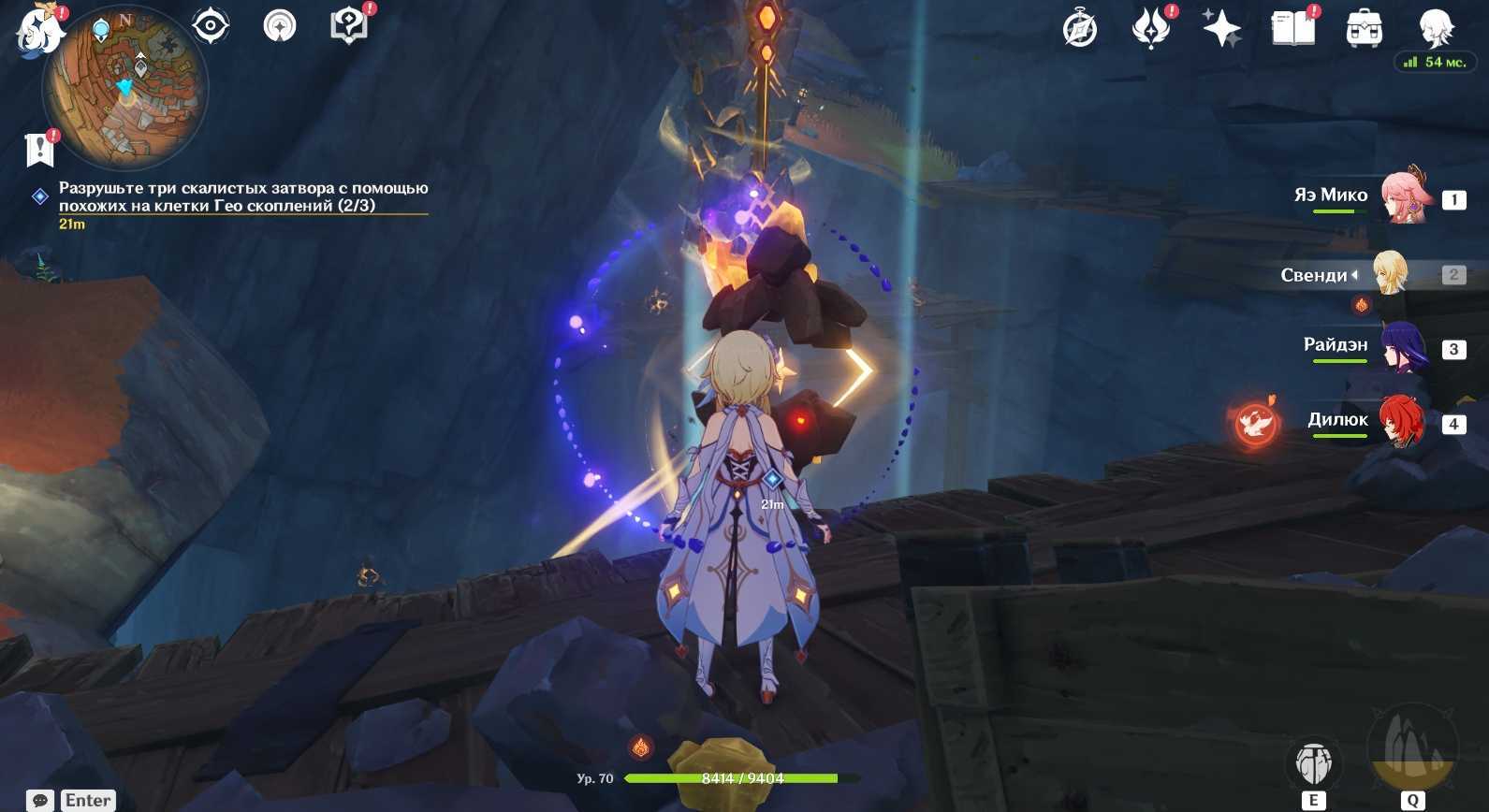Open the Battle Pass icon
The image size is (1489, 812).
(1151, 28)
